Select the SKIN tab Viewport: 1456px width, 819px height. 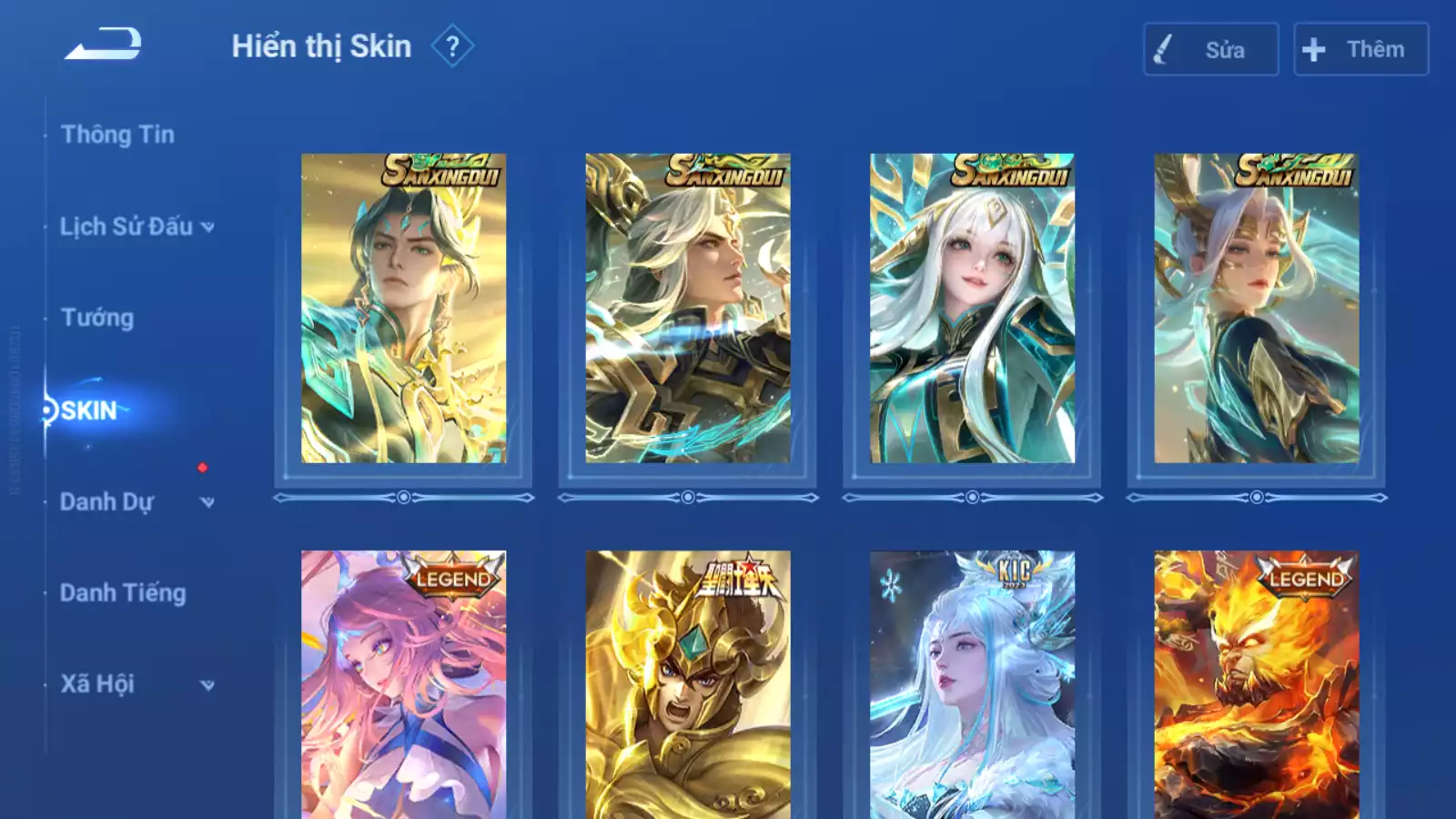point(89,410)
